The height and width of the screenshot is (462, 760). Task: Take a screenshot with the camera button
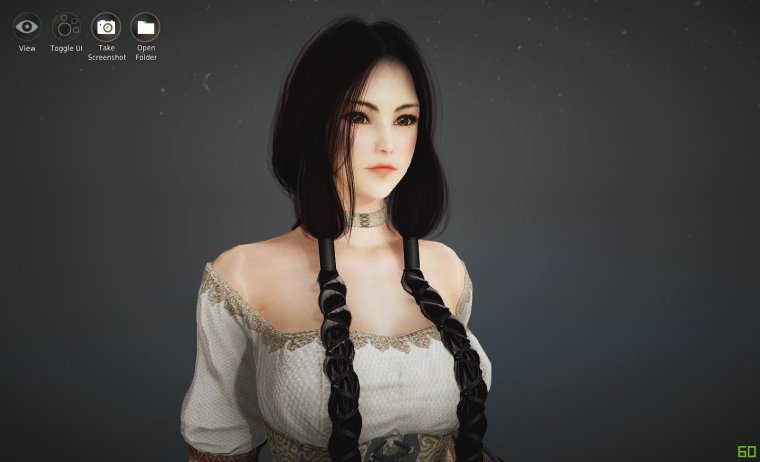click(106, 27)
